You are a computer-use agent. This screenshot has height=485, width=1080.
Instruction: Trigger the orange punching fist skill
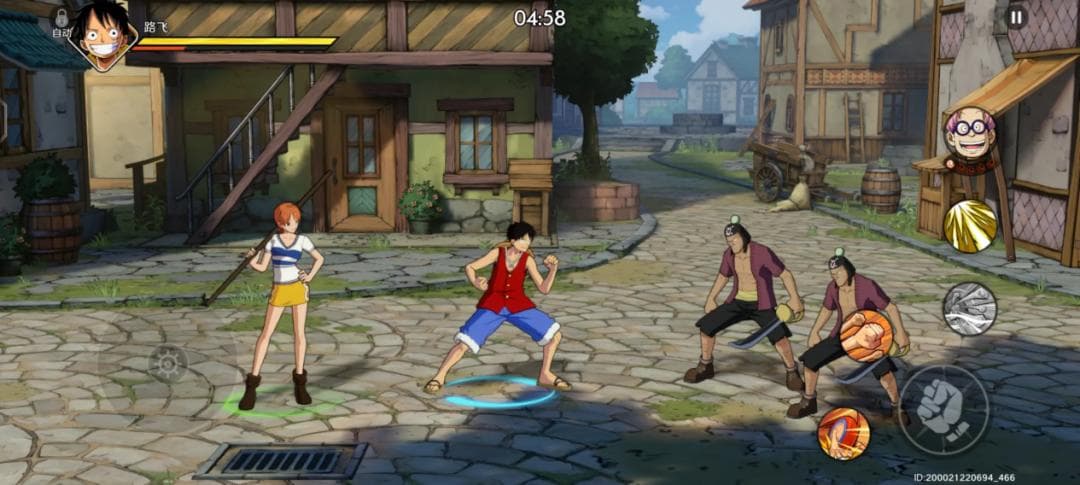tap(866, 336)
